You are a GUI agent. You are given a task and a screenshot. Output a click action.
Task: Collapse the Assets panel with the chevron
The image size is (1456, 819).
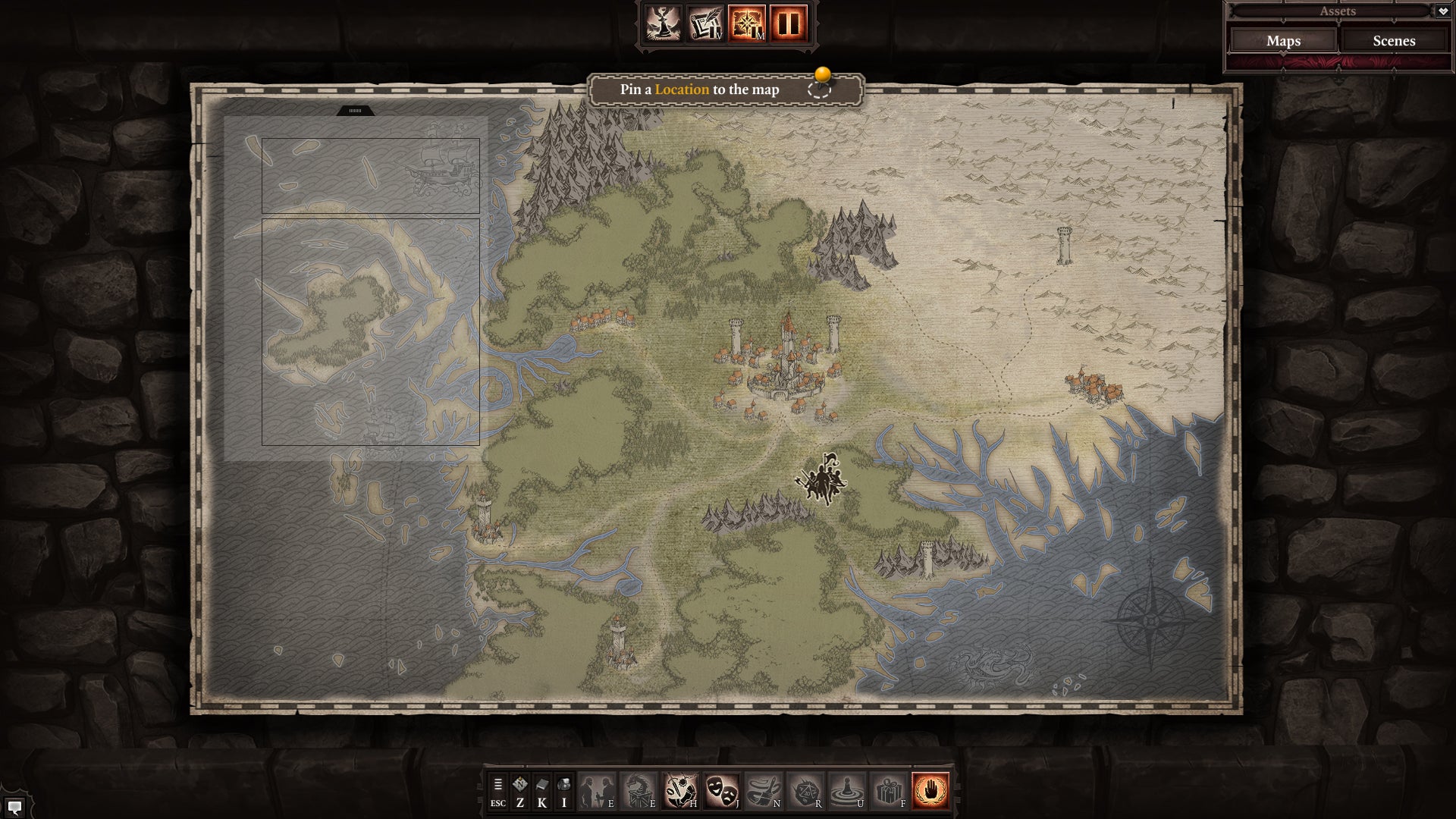point(1443,11)
